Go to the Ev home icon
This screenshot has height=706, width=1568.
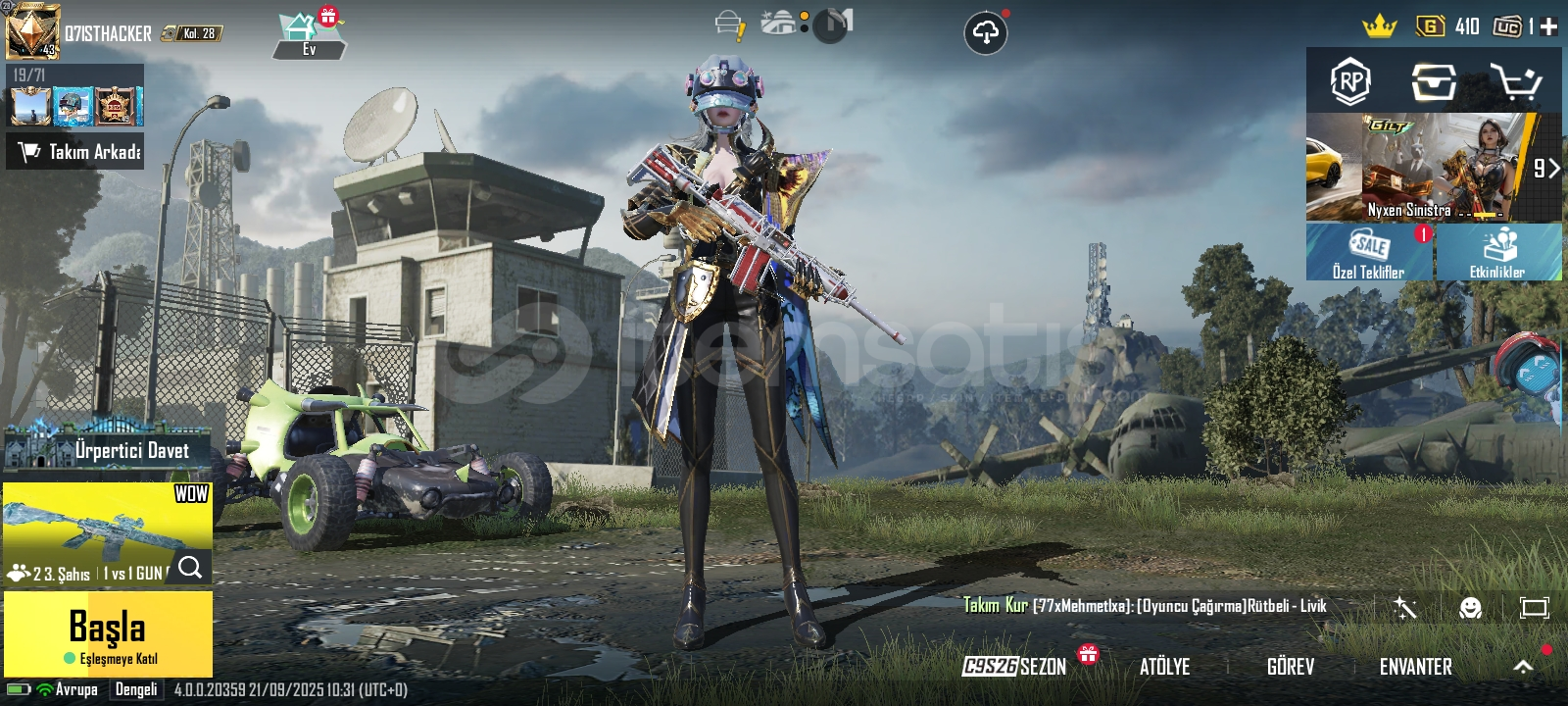308,35
